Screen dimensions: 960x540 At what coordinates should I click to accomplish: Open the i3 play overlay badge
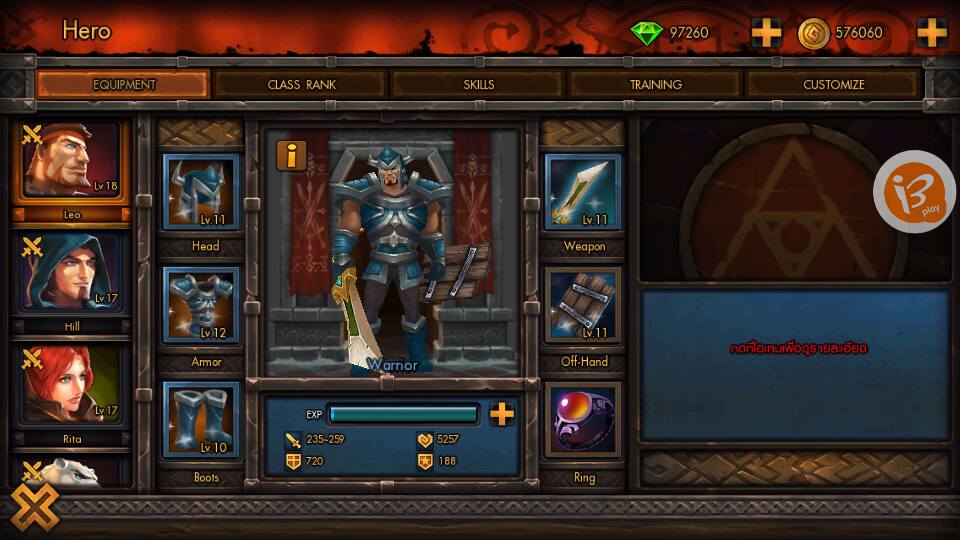(914, 191)
